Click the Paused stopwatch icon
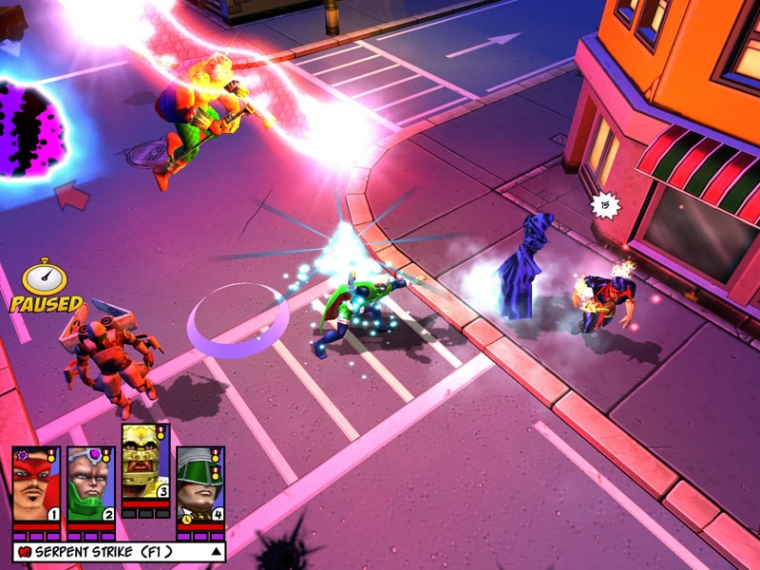Image resolution: width=760 pixels, height=570 pixels. click(x=45, y=276)
